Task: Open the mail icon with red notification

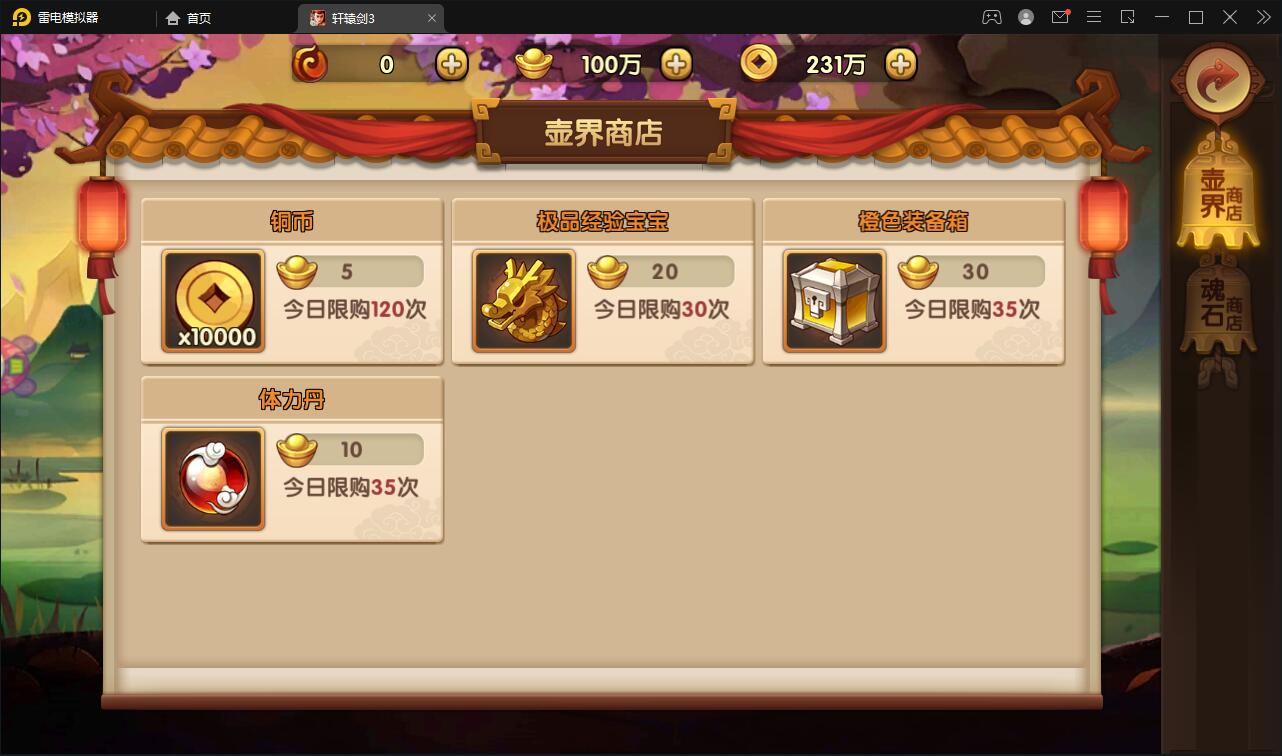Action: click(1060, 17)
